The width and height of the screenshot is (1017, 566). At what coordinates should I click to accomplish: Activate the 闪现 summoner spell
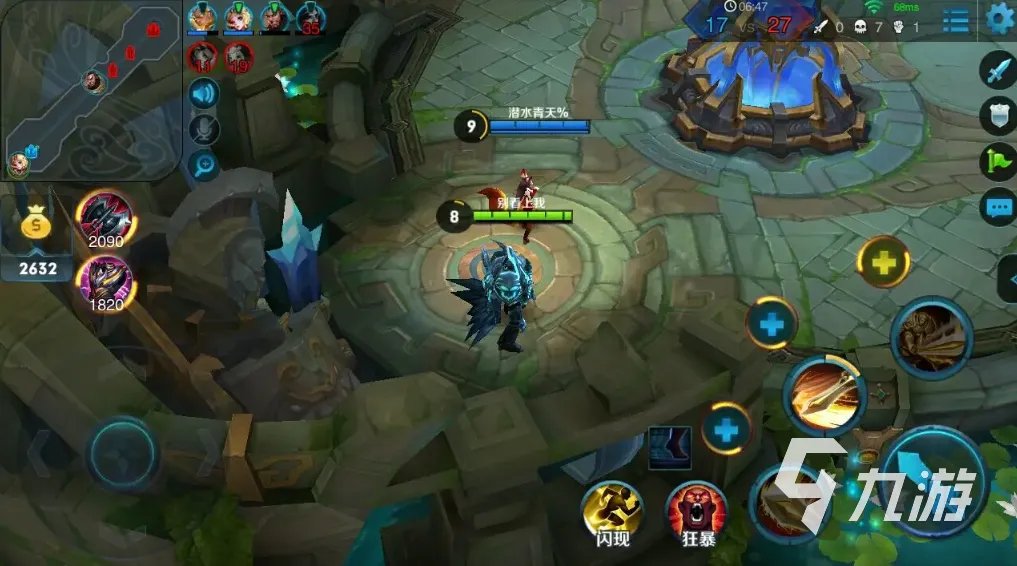tap(612, 510)
